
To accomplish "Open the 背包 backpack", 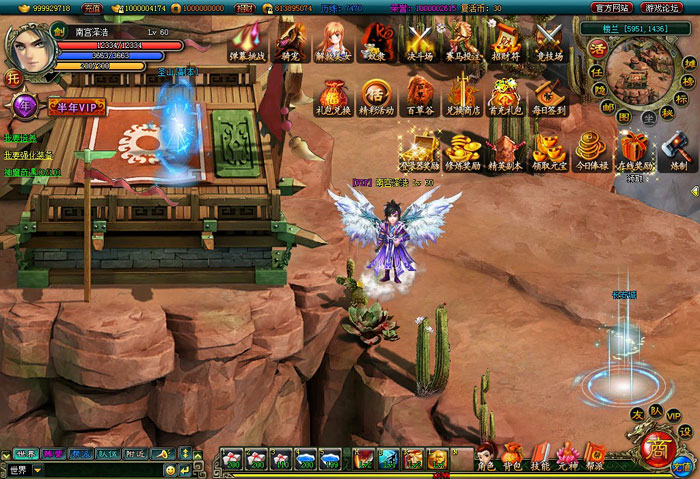I will 512,455.
